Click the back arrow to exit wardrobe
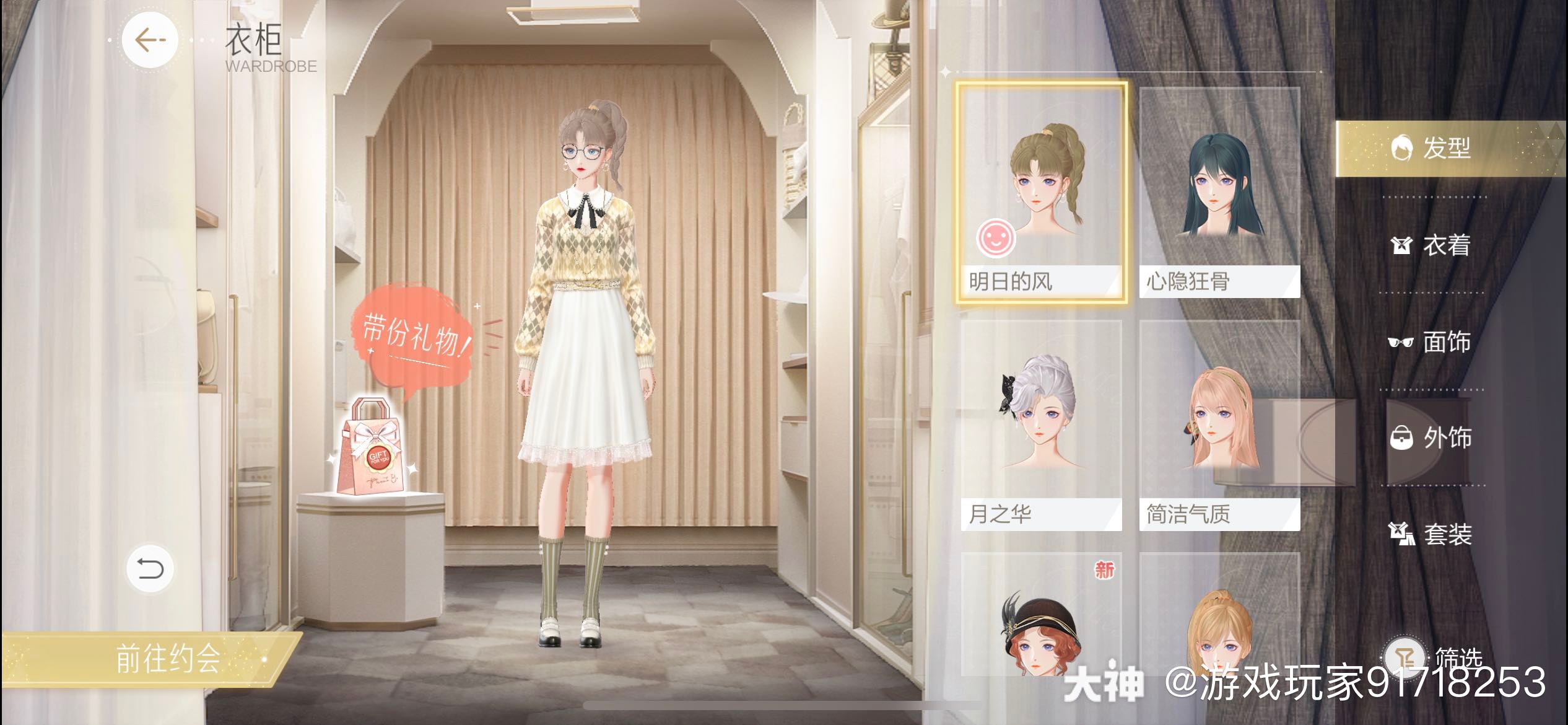1568x725 pixels. pyautogui.click(x=149, y=39)
